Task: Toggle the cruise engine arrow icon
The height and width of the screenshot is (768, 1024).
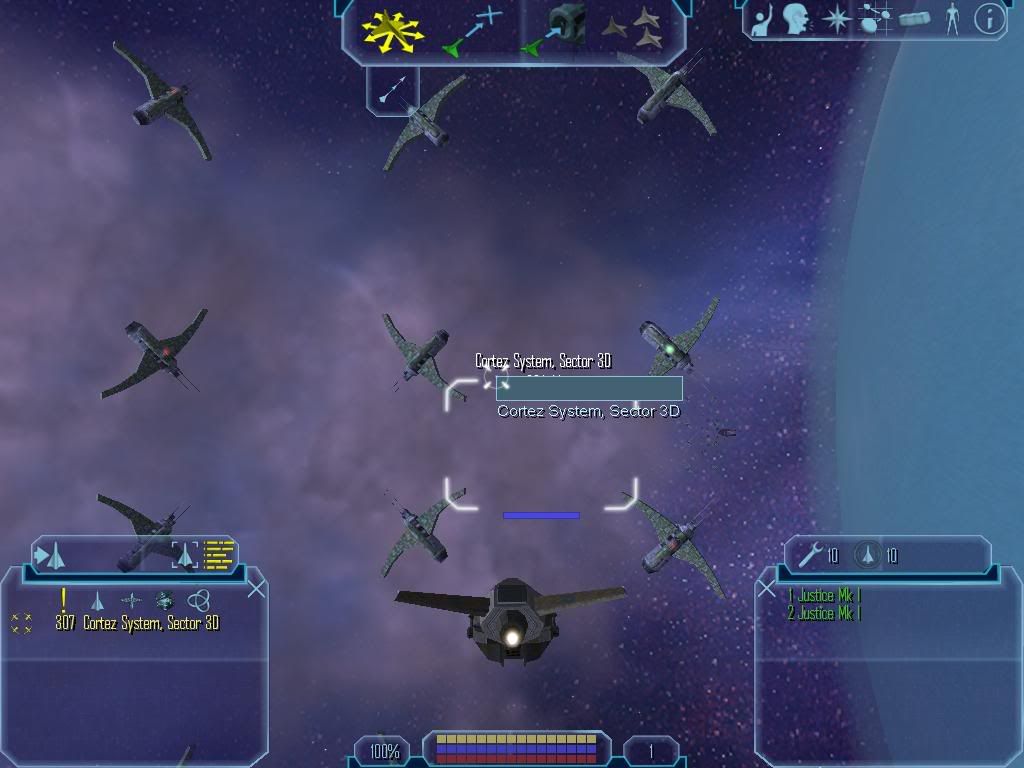Action: [x=392, y=88]
